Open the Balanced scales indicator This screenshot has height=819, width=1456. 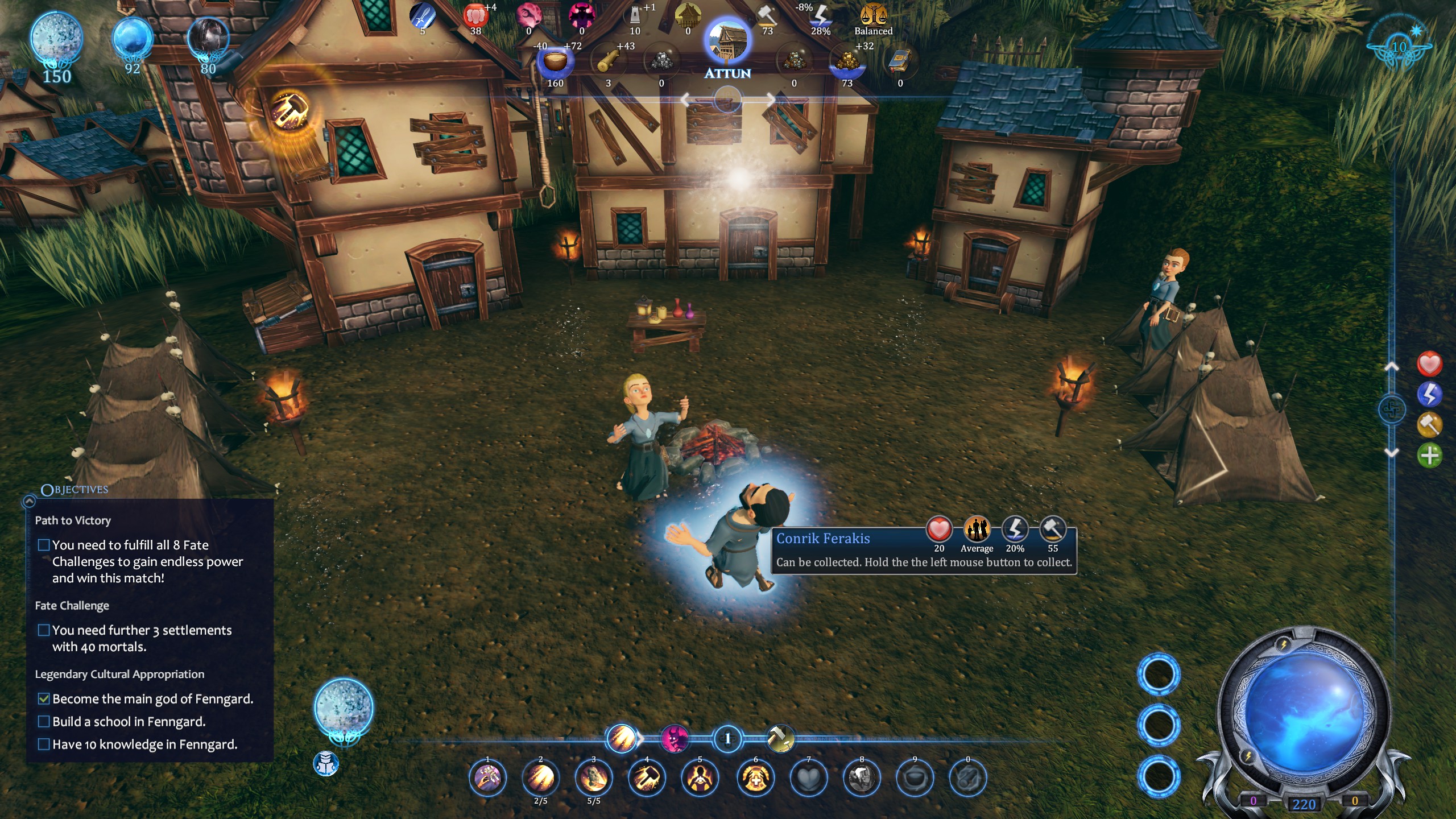tap(873, 17)
